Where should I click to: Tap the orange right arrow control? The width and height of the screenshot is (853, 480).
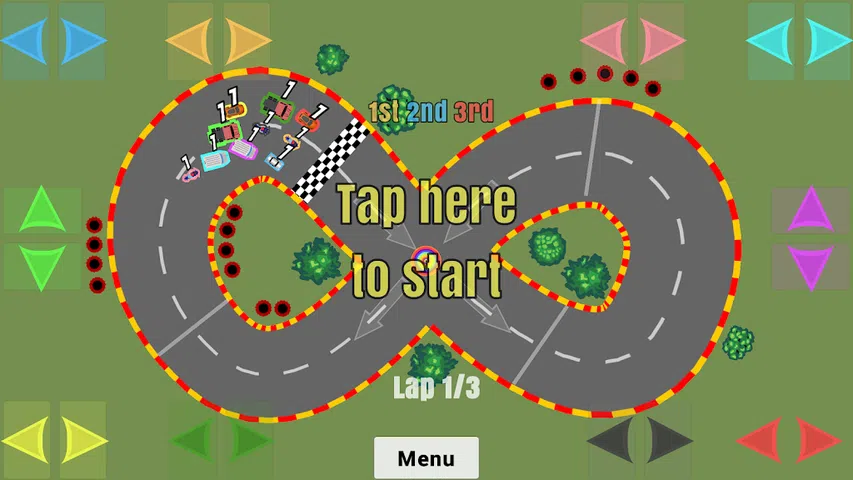coord(247,41)
